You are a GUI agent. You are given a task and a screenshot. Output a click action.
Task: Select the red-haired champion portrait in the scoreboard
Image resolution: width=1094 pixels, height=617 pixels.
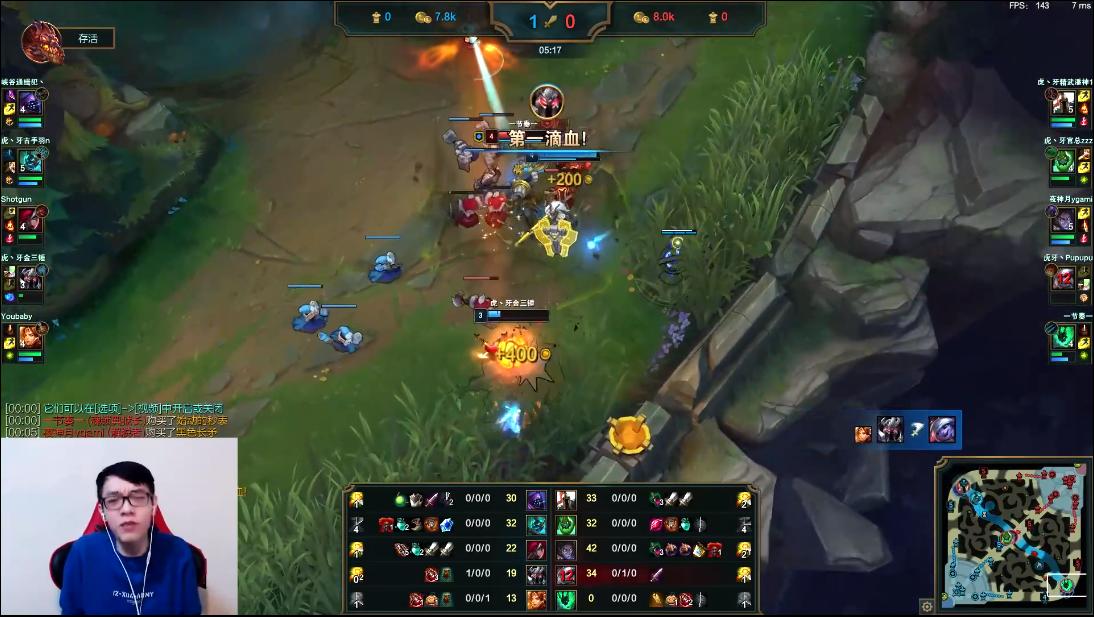(536, 549)
